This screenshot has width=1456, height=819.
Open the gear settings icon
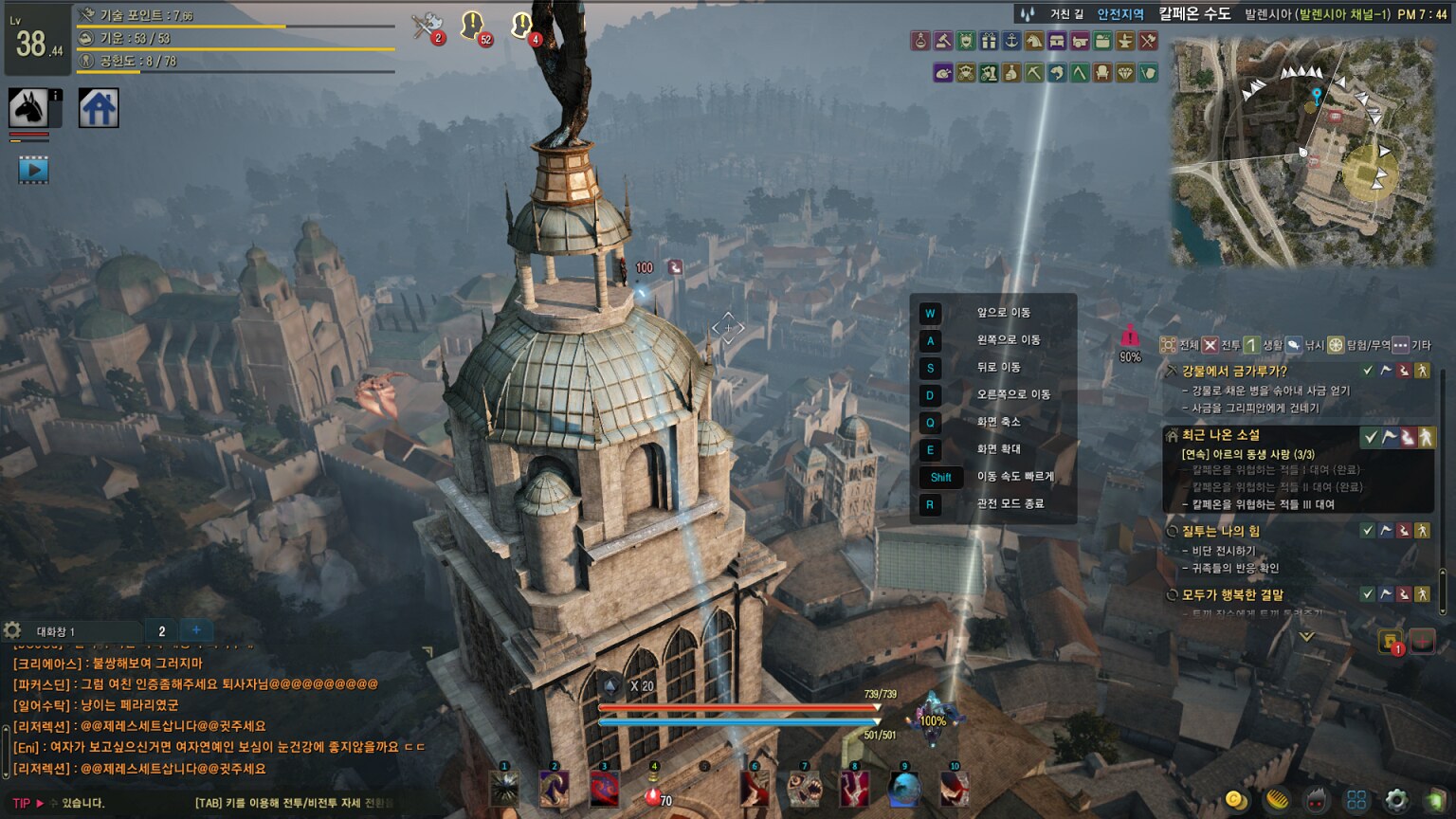click(1396, 799)
